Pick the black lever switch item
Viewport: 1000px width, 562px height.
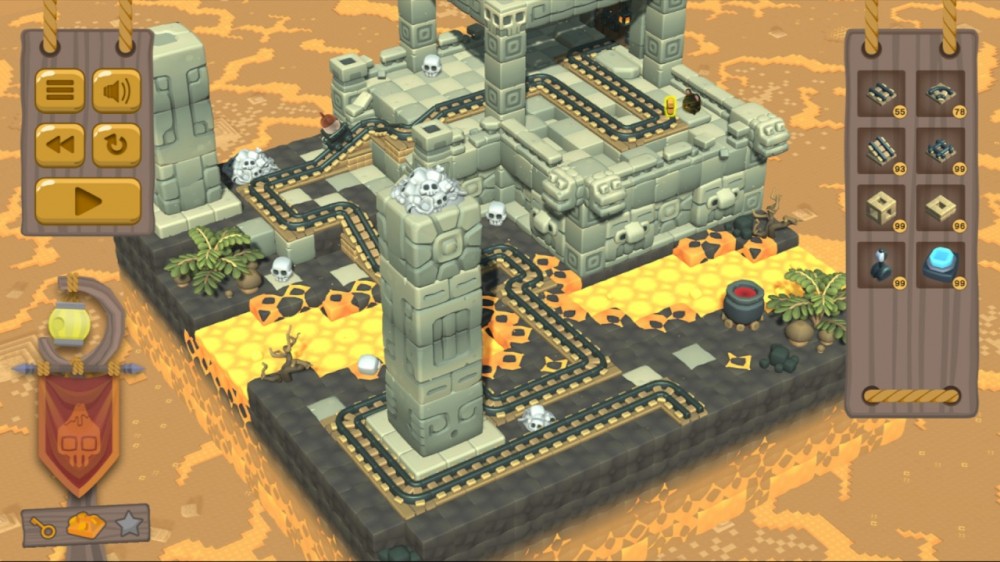coord(882,265)
